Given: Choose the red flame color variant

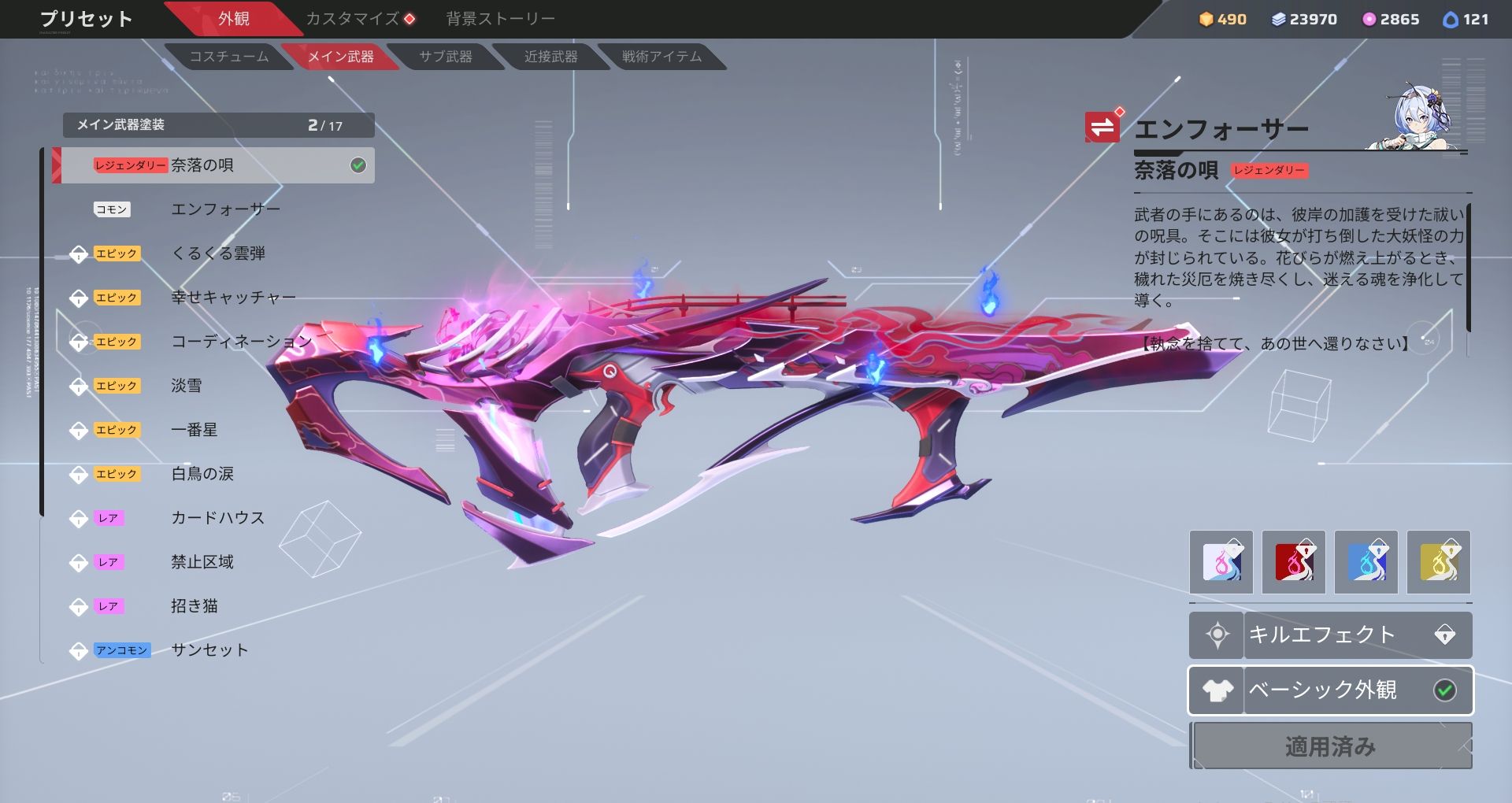Looking at the screenshot, I should (1293, 562).
